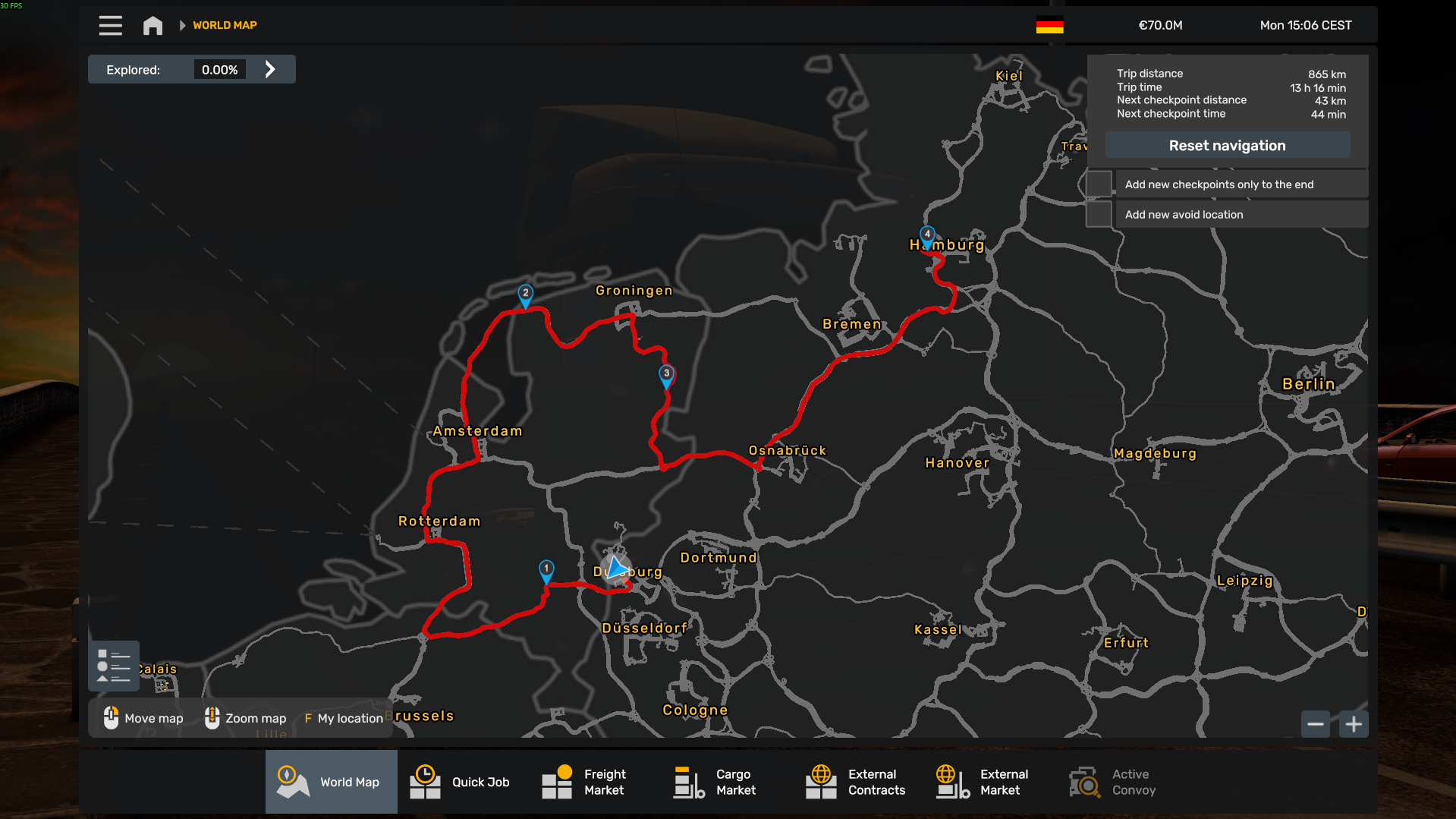Screen dimensions: 1456x819
Task: Open the Active Convoy tab
Action: pyautogui.click(x=1114, y=782)
